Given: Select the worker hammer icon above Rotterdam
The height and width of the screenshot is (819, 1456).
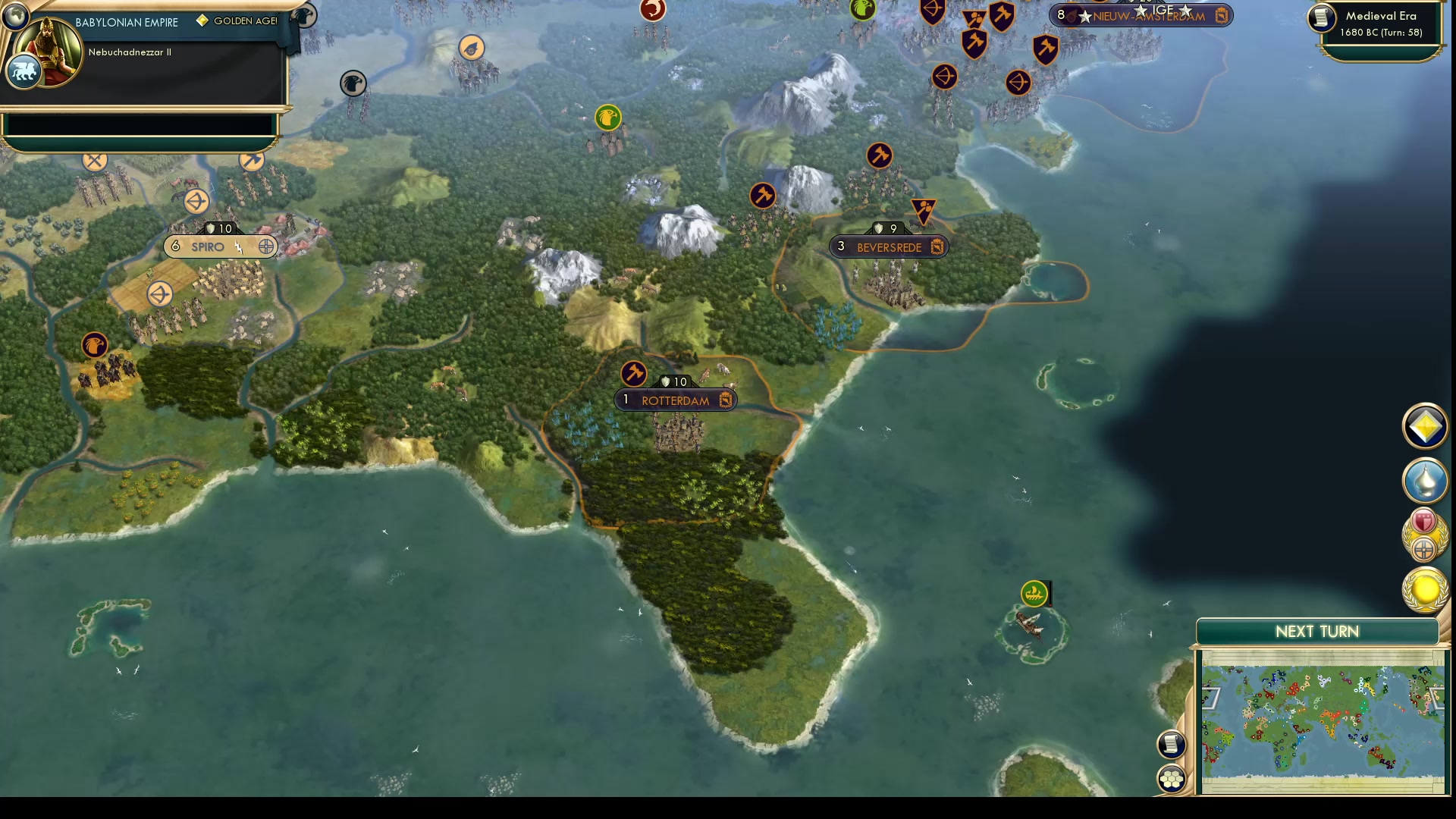Looking at the screenshot, I should pyautogui.click(x=634, y=374).
